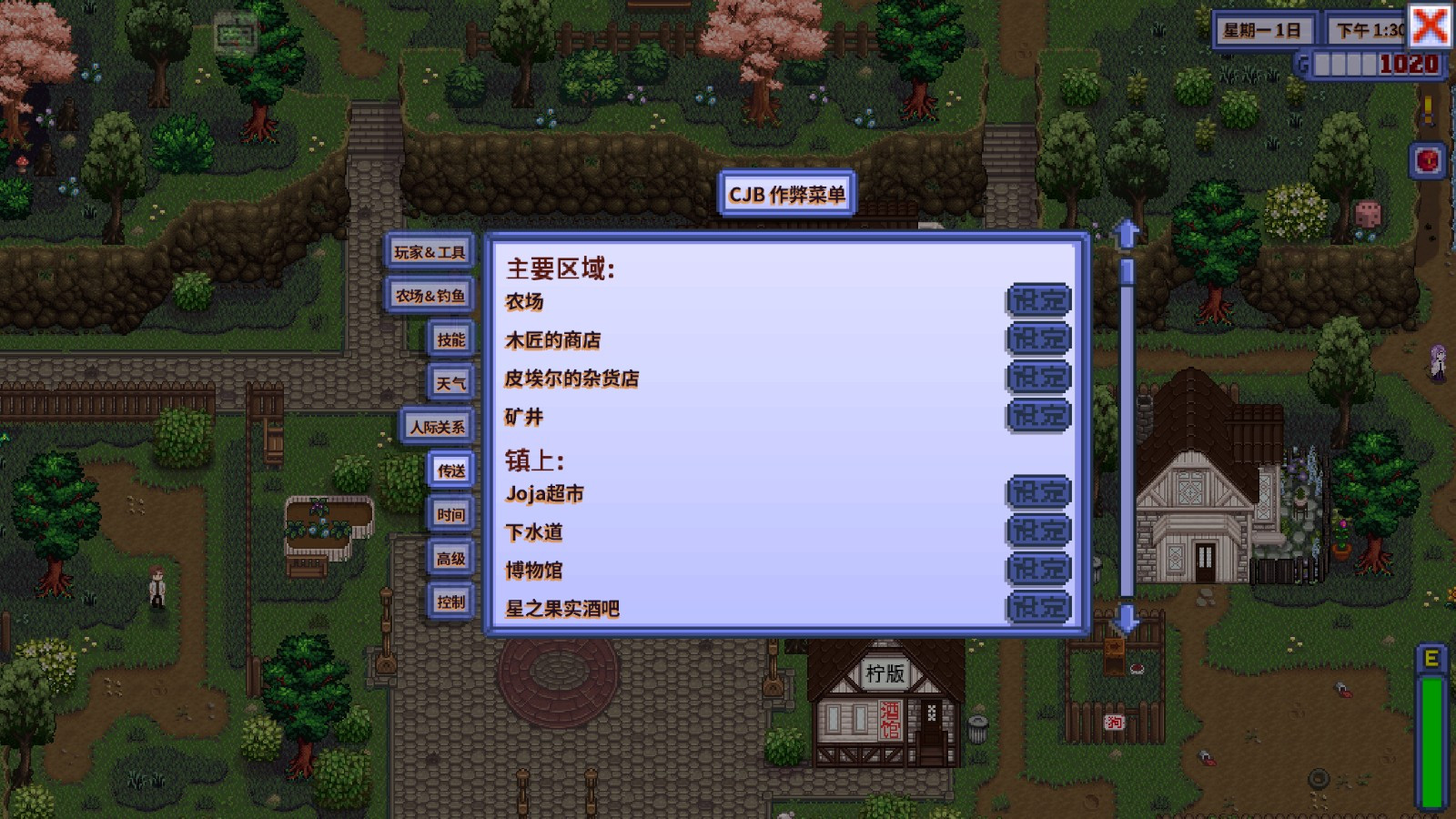This screenshot has height=819, width=1456.
Task: Open the 控制 tab
Action: click(x=450, y=602)
